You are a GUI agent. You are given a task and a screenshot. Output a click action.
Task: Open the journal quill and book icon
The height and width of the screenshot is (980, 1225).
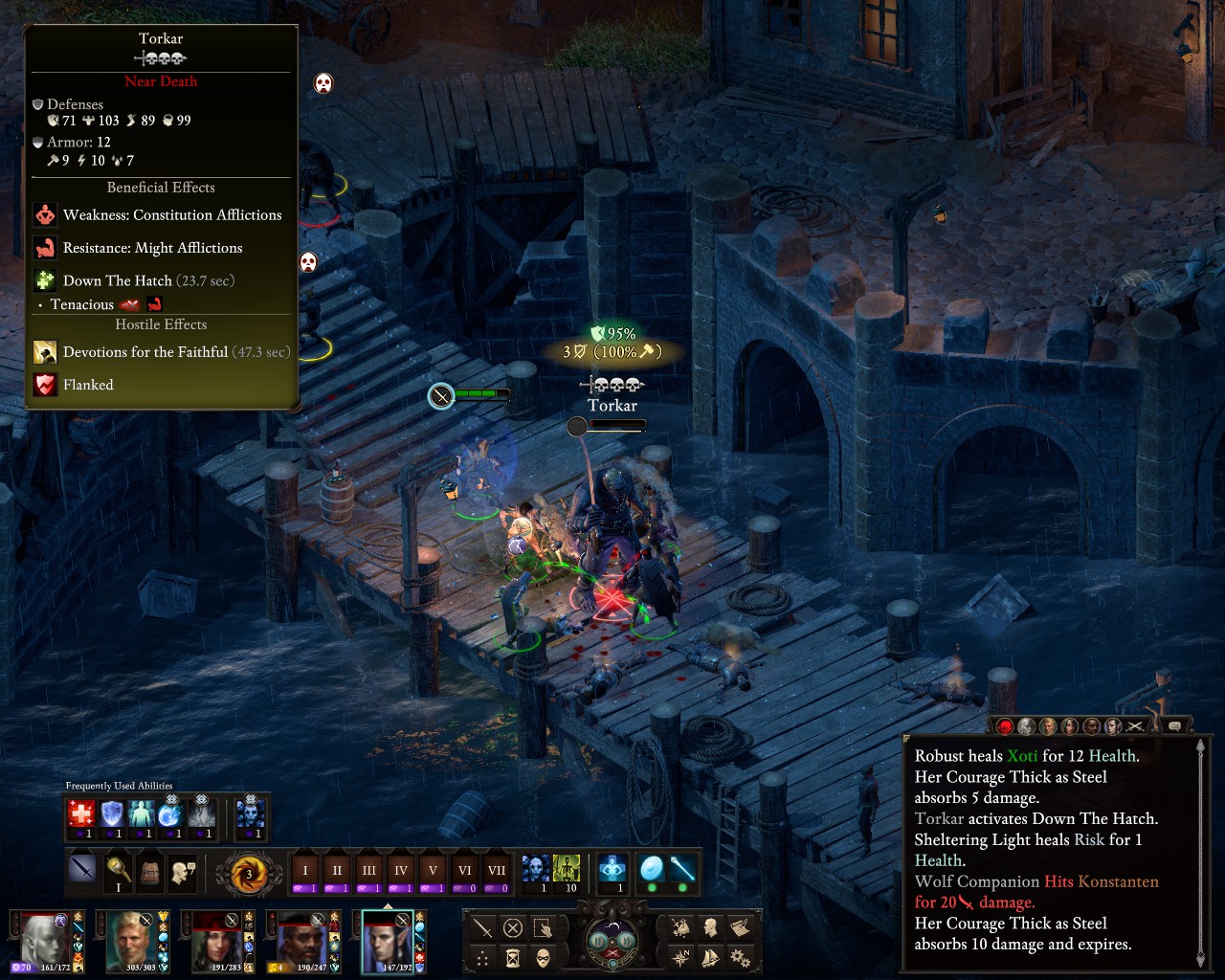click(x=740, y=926)
